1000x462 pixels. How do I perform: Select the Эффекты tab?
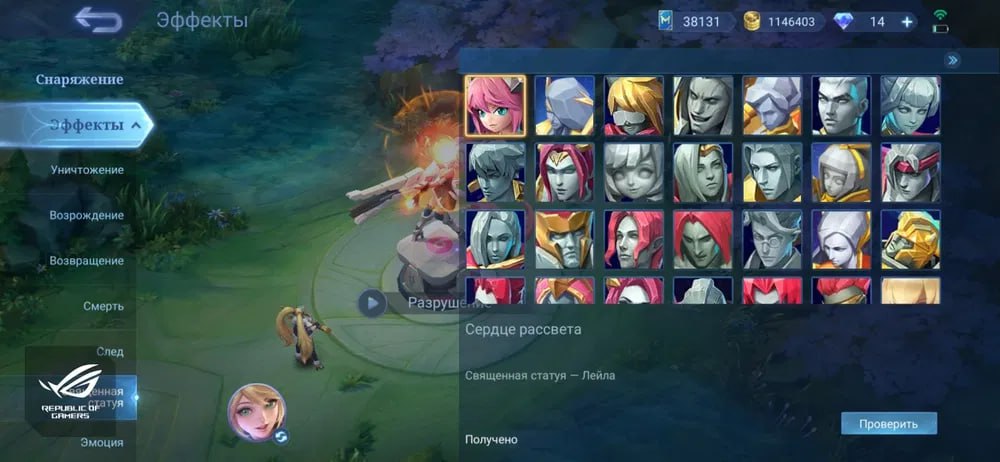87,125
